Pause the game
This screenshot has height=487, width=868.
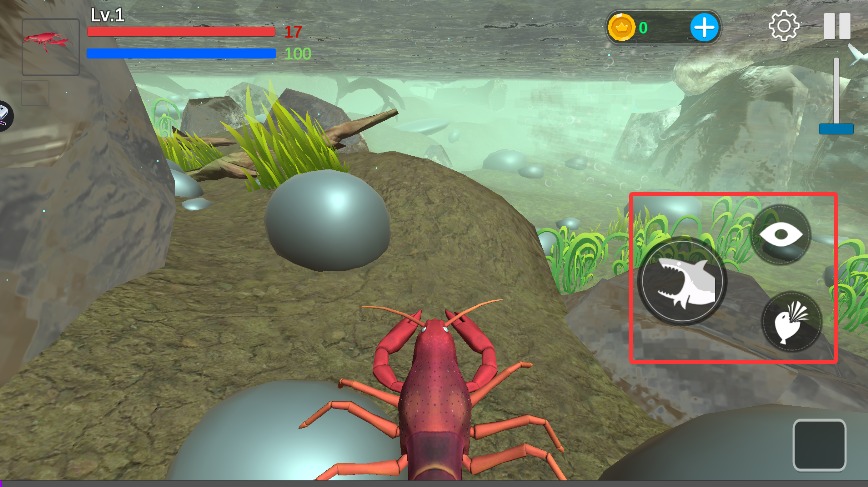click(837, 26)
